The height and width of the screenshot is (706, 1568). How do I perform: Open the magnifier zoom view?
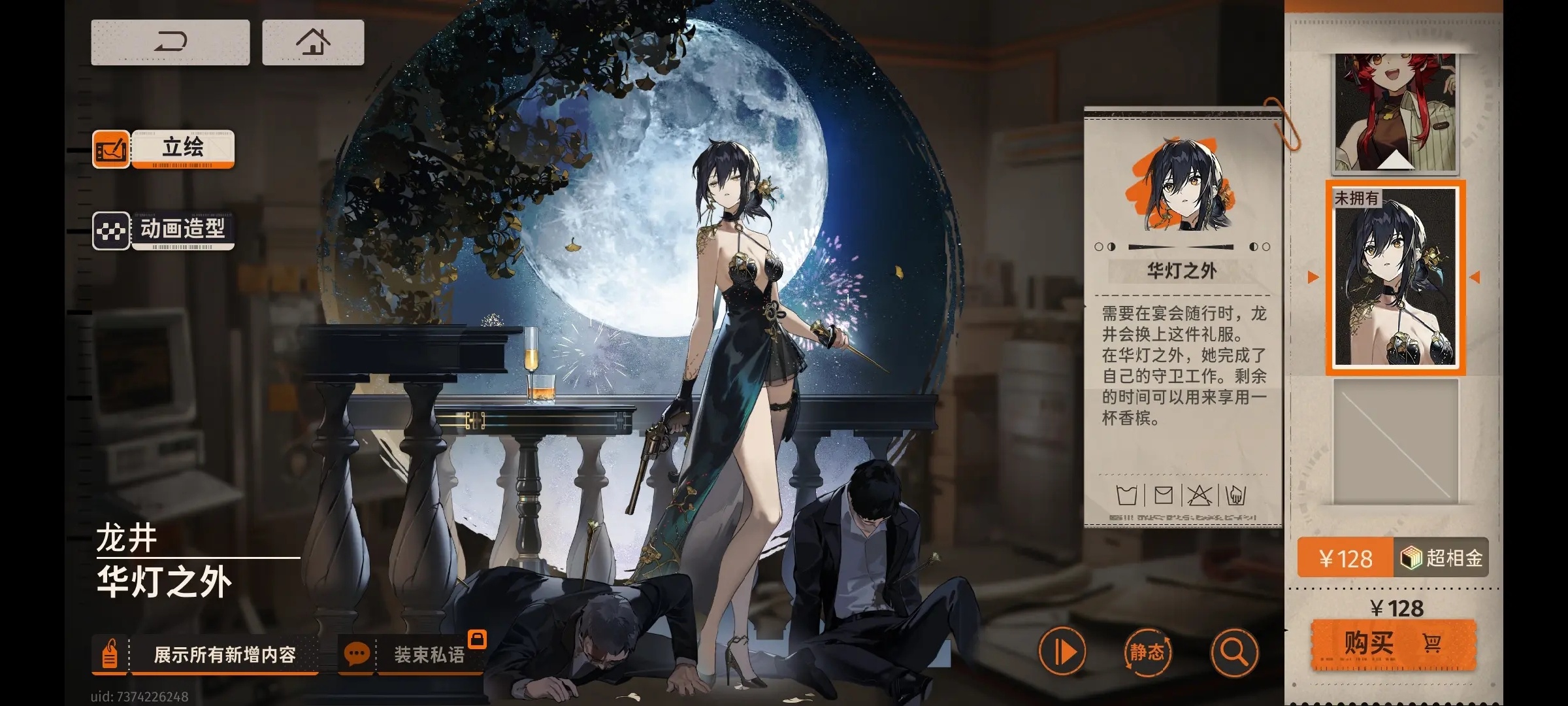tap(1233, 652)
